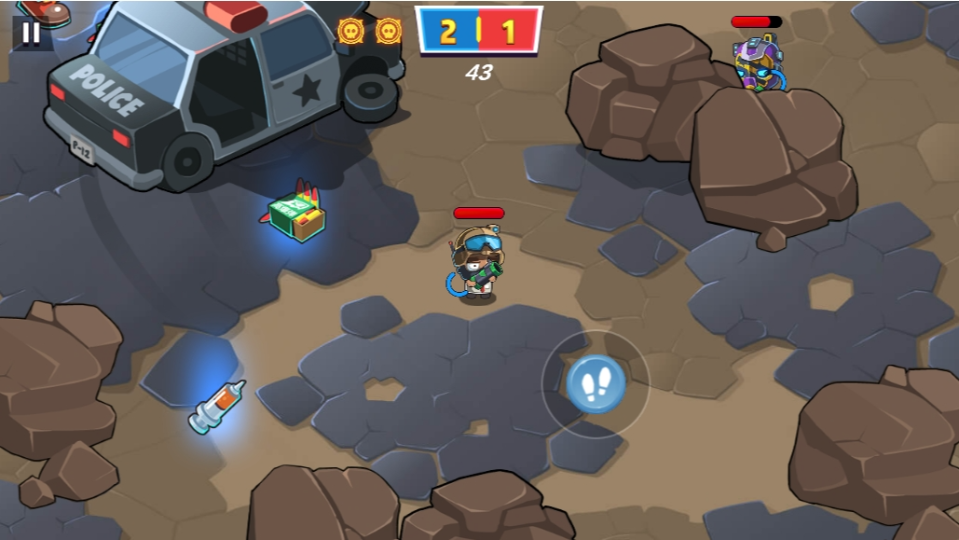Pause the game

[x=31, y=32]
